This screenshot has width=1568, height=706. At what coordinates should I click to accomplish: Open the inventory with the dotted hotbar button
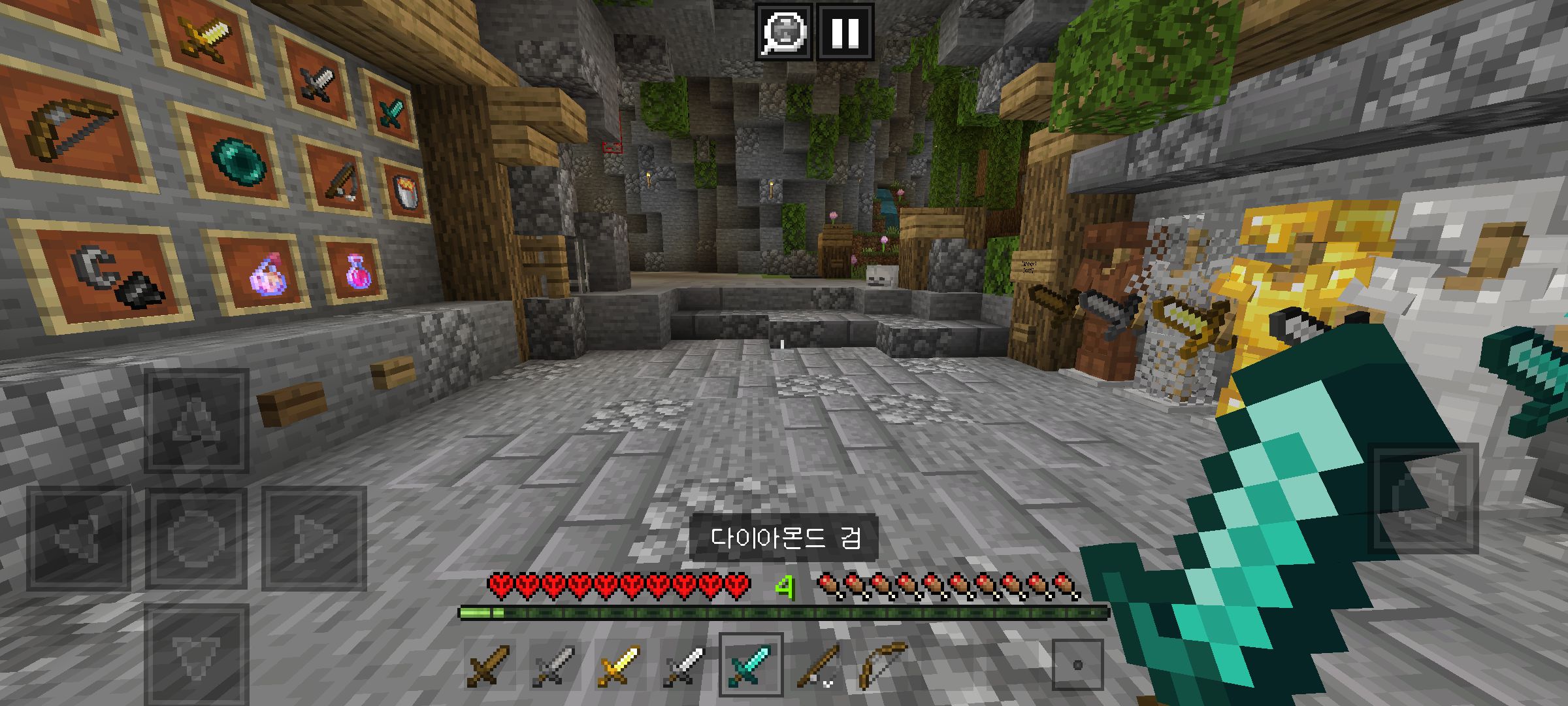(1077, 665)
